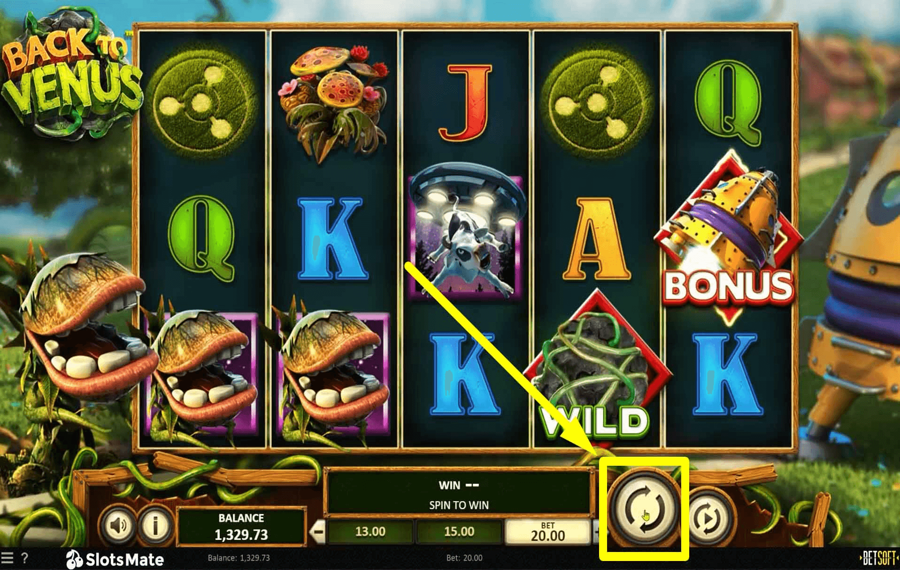Start autoplay with the small play-arrow button
900x570 pixels.
[709, 518]
